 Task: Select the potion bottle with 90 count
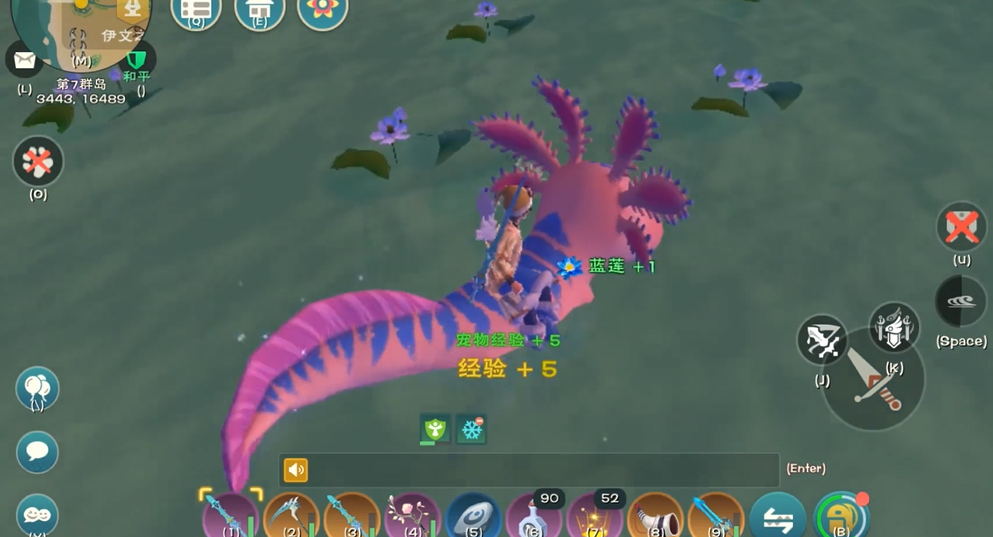[x=534, y=517]
